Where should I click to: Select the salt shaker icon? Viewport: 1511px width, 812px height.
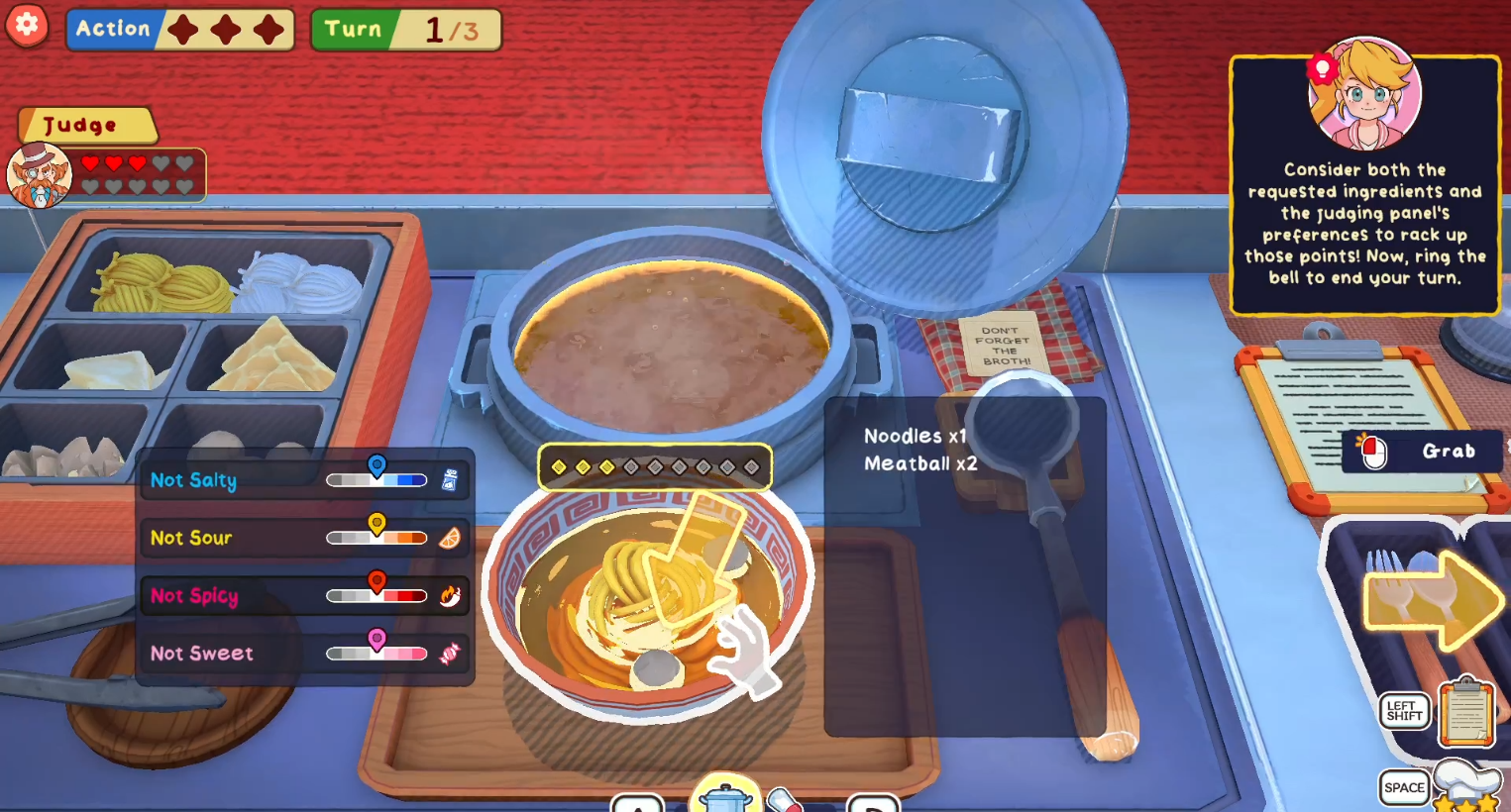click(450, 480)
